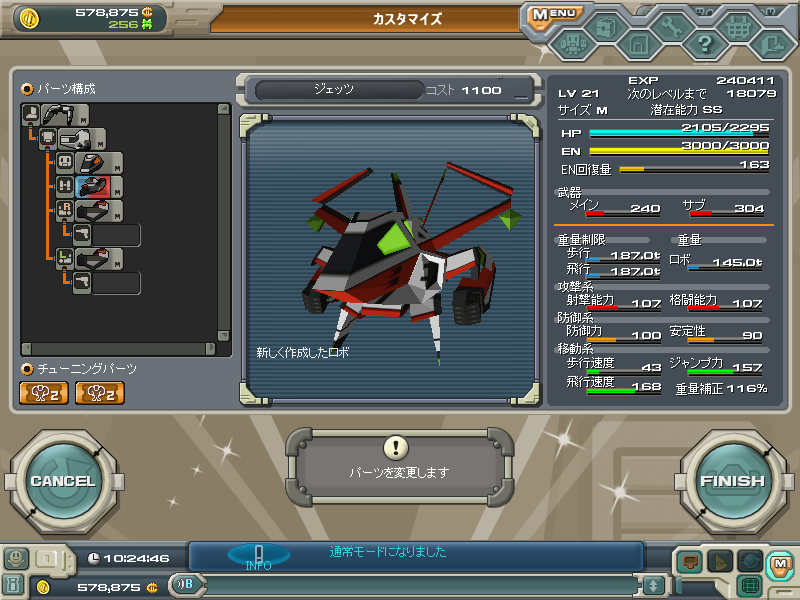Edit the ジェッツ robot name field

pos(339,90)
